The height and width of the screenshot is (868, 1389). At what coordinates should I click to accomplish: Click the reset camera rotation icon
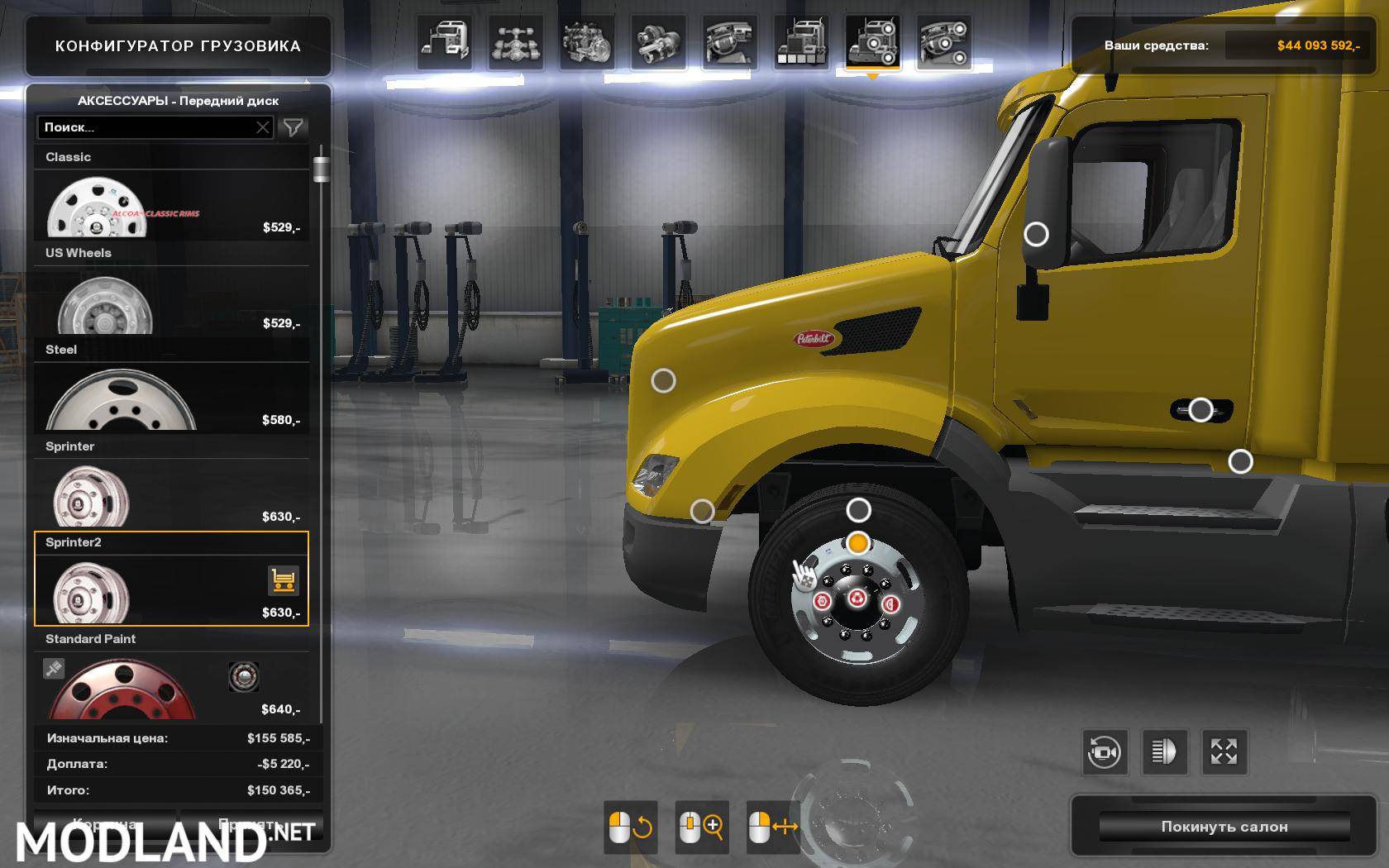[1105, 752]
